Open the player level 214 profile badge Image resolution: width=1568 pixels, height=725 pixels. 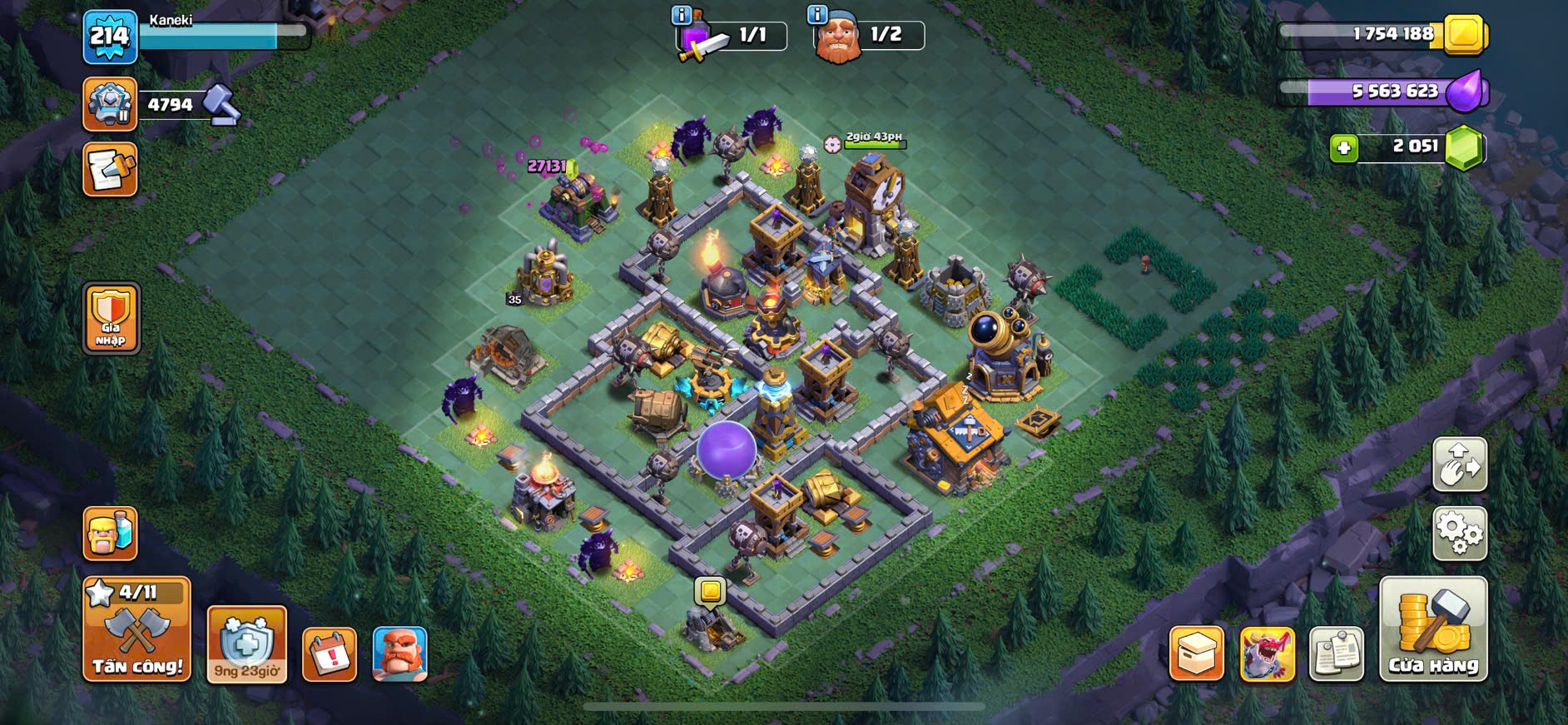point(110,37)
